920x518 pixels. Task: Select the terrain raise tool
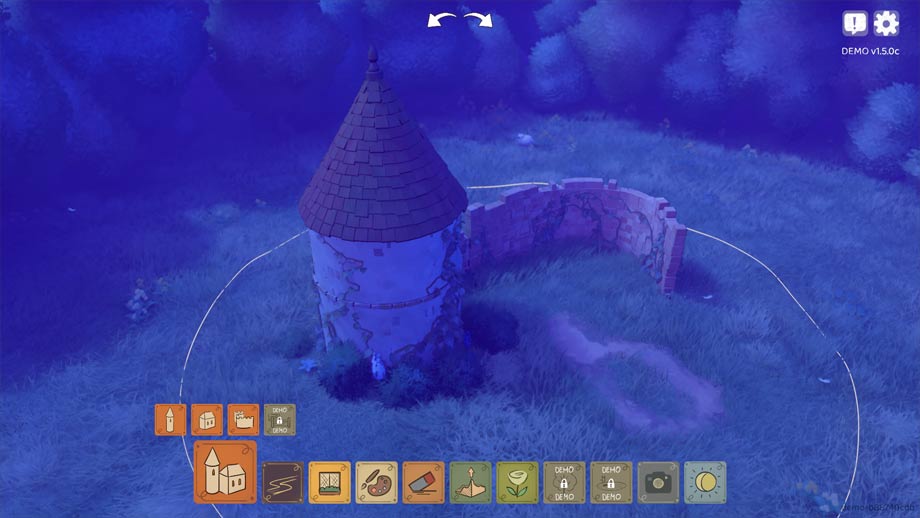coord(471,482)
